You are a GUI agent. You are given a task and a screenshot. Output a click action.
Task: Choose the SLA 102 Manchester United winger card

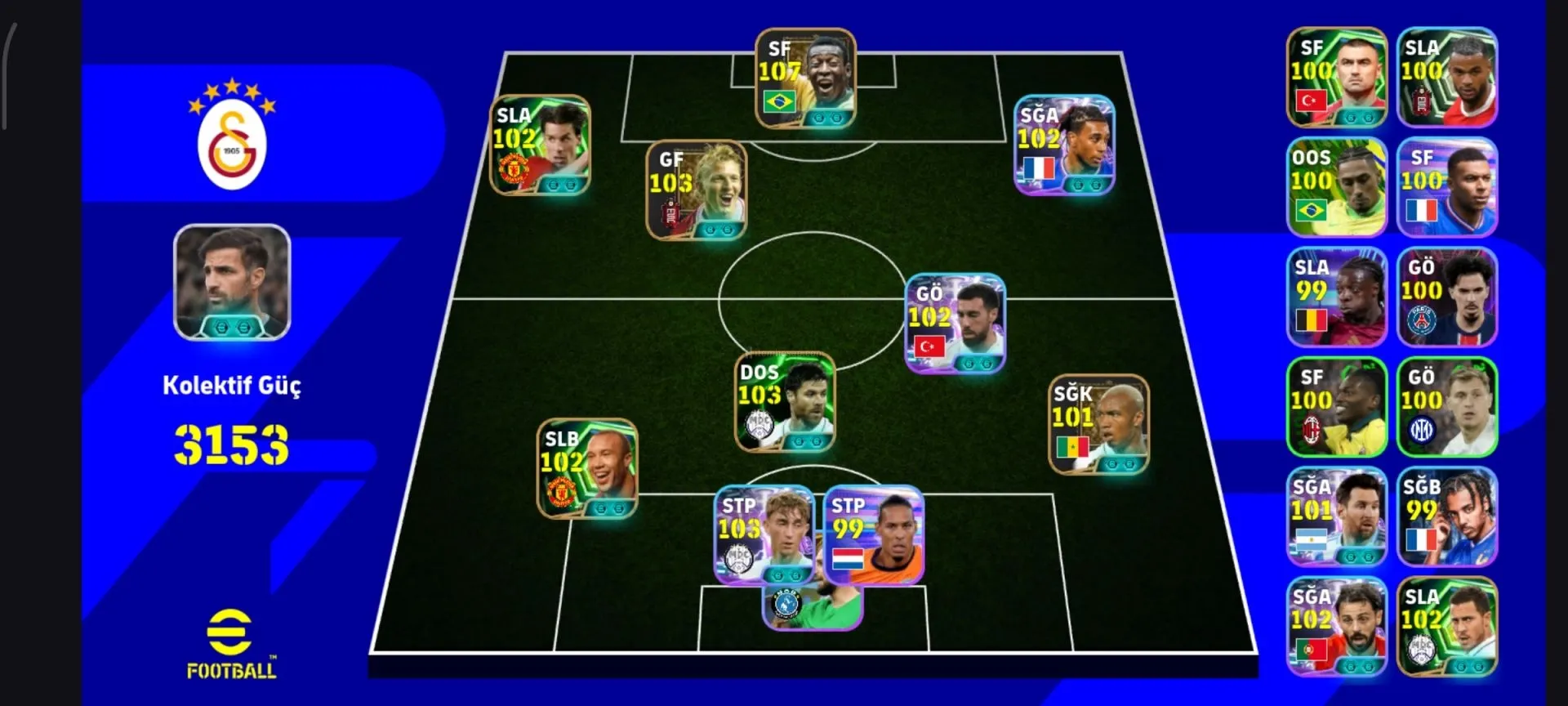pyautogui.click(x=540, y=145)
